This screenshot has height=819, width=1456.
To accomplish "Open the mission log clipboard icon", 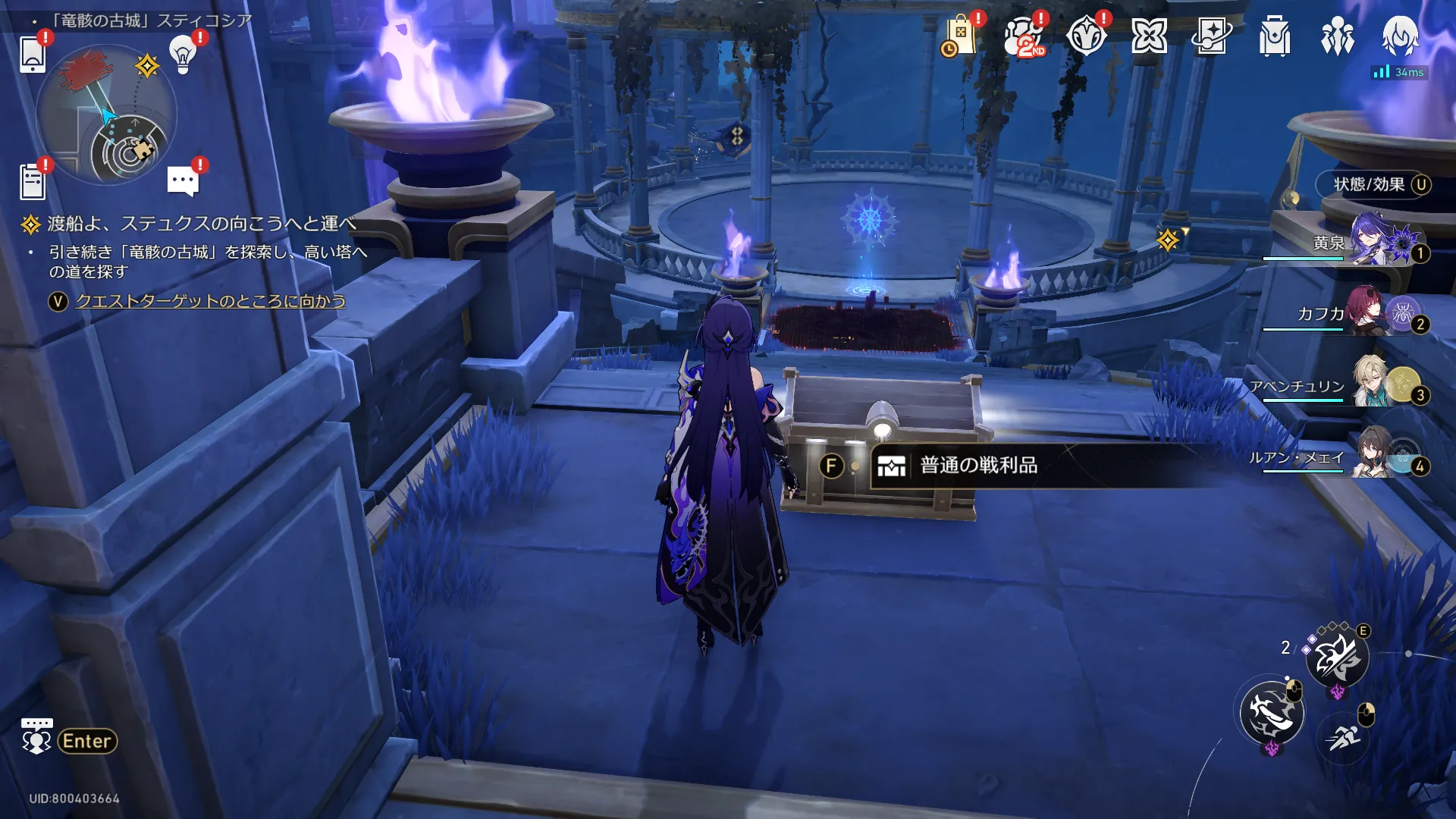I will pos(33,182).
